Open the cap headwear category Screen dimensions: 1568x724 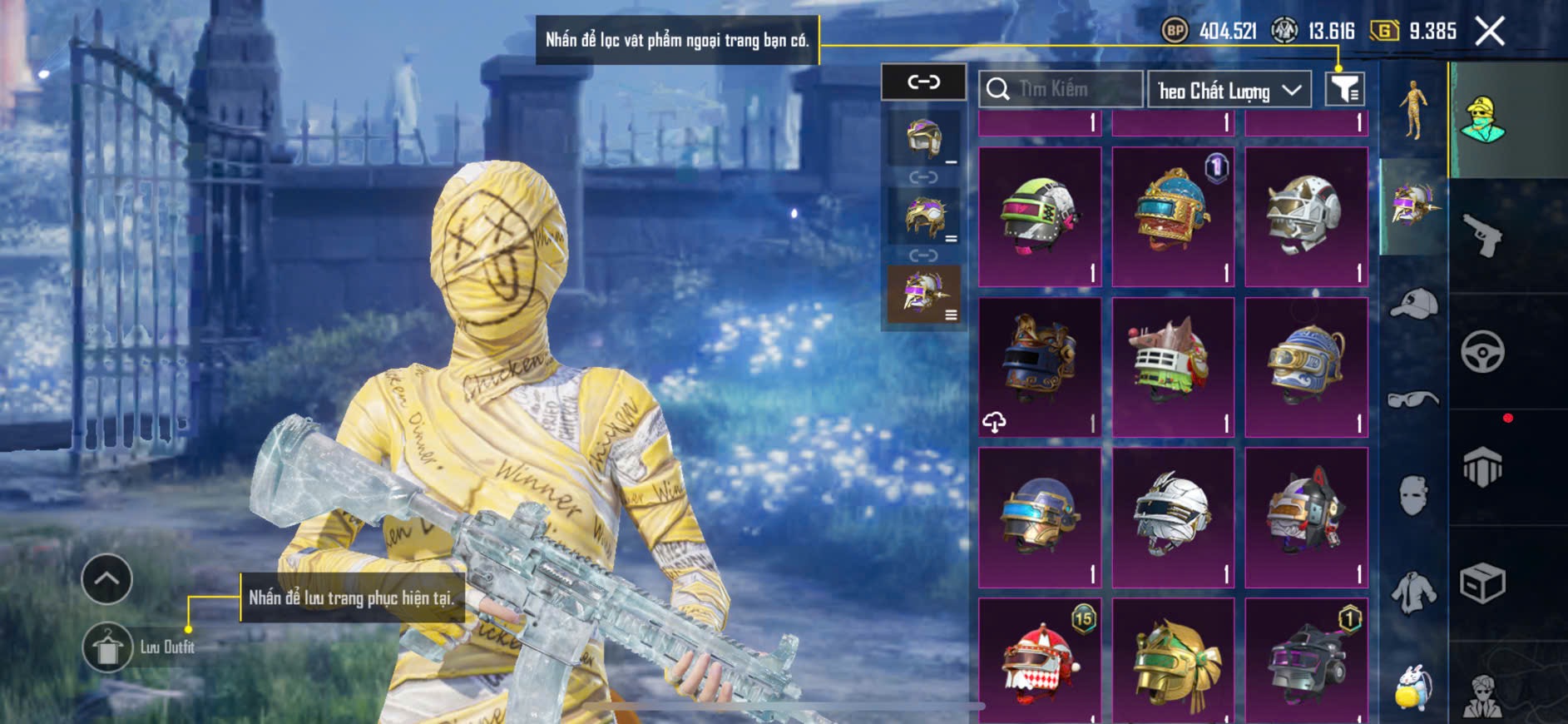pyautogui.click(x=1413, y=305)
